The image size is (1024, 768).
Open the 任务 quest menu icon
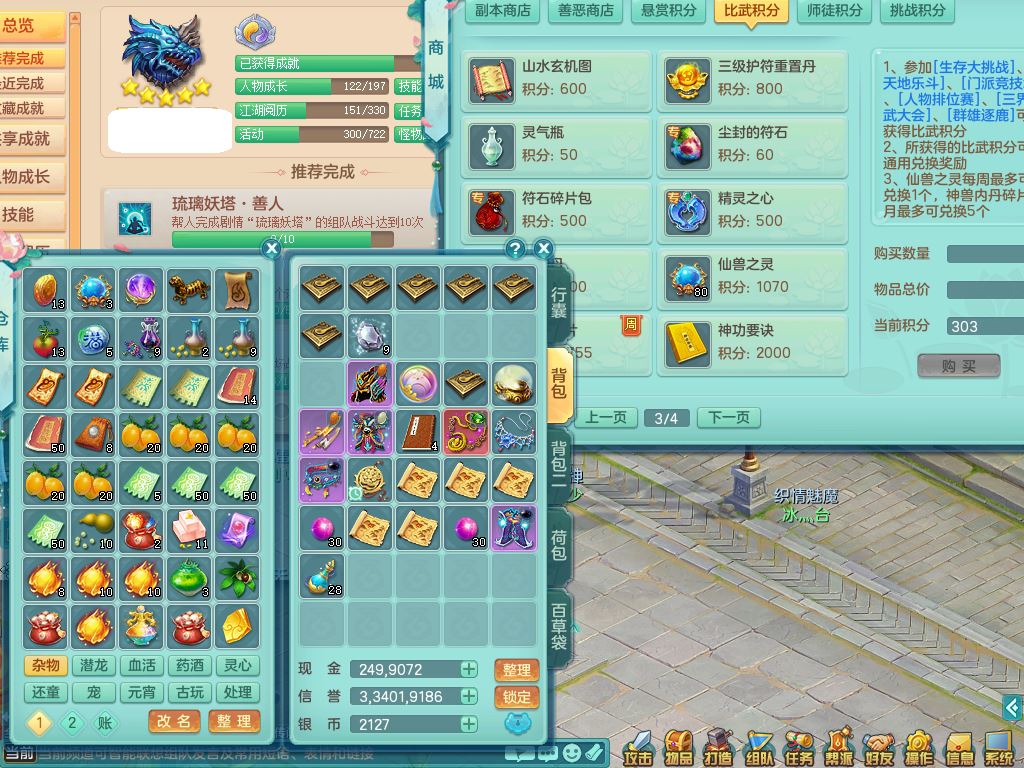[x=798, y=747]
